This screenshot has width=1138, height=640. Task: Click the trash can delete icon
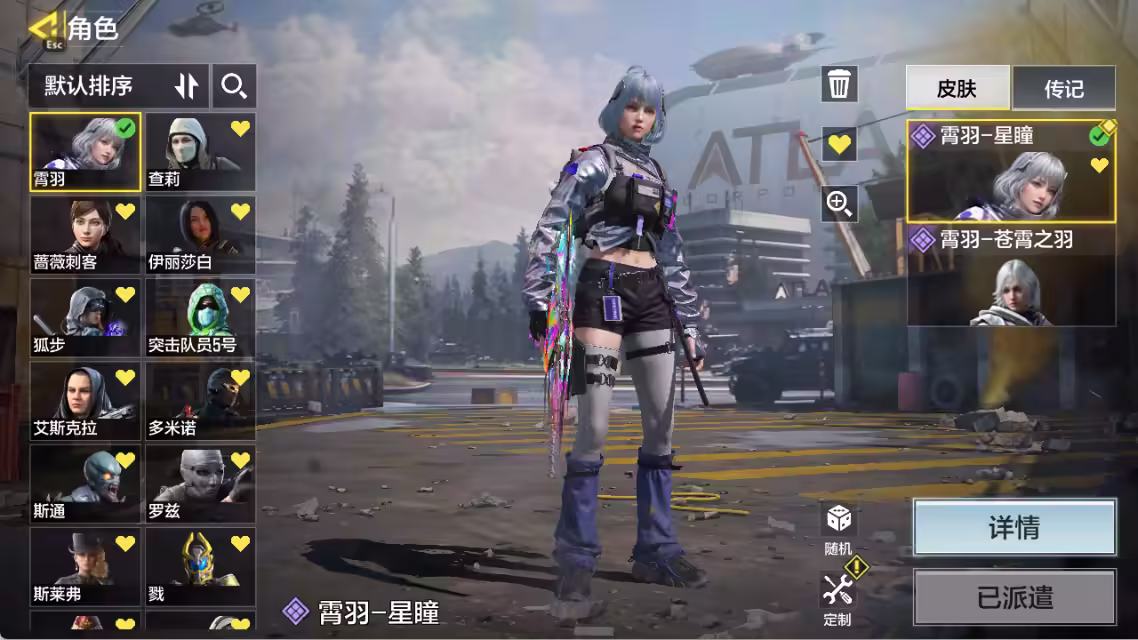(839, 84)
